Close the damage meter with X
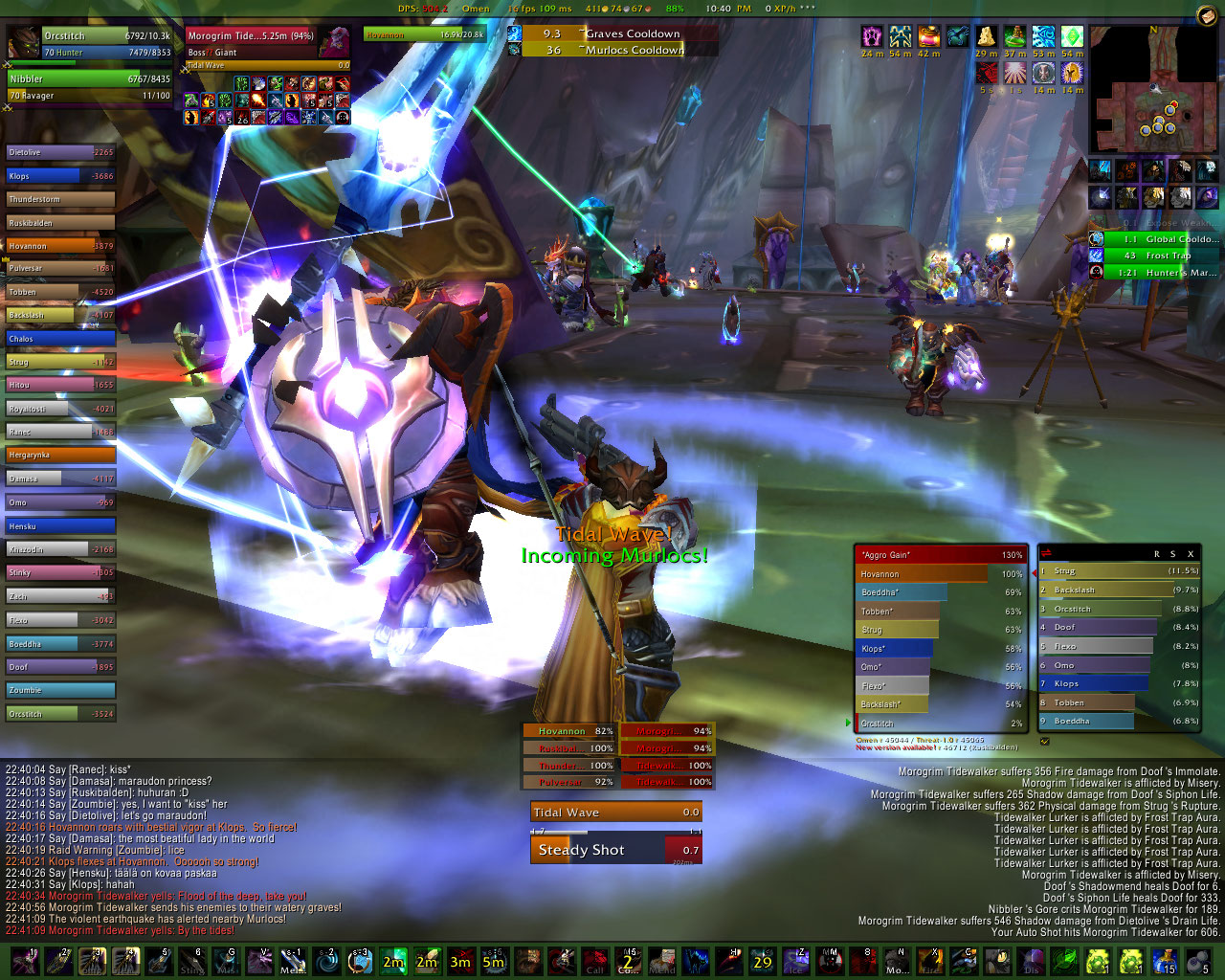 point(1191,554)
